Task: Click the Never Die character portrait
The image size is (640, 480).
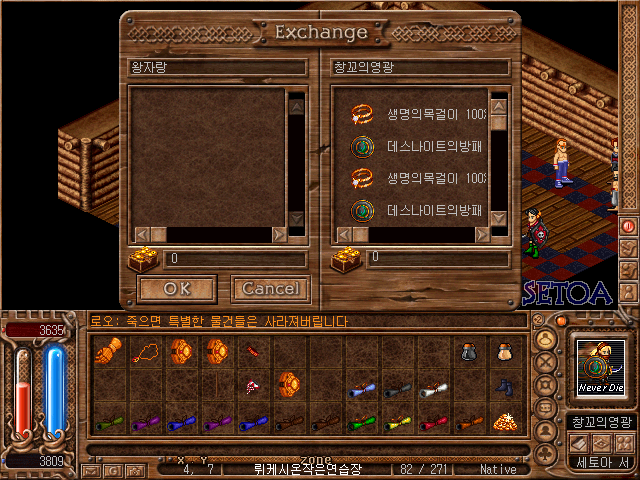Action: point(601,368)
